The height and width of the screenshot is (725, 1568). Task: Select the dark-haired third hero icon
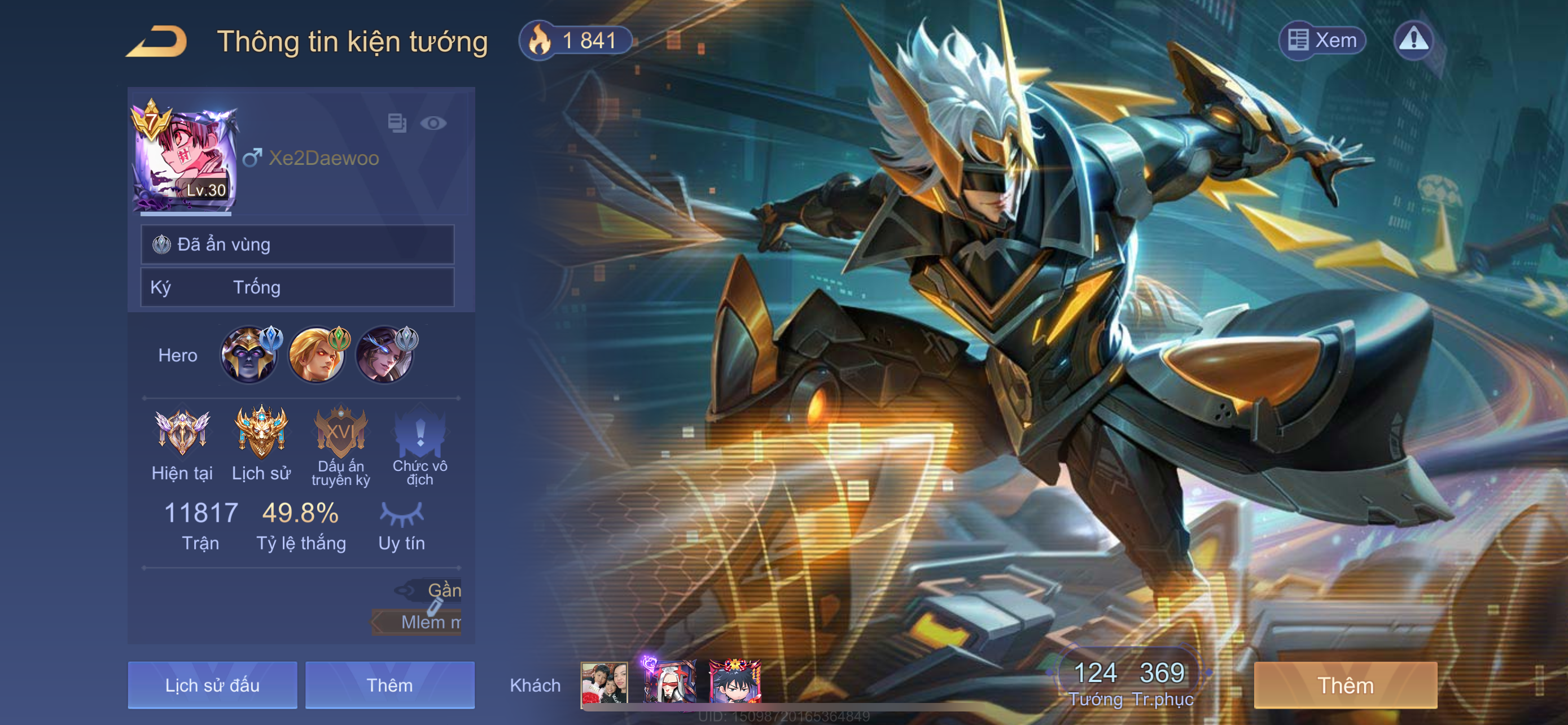click(x=385, y=355)
